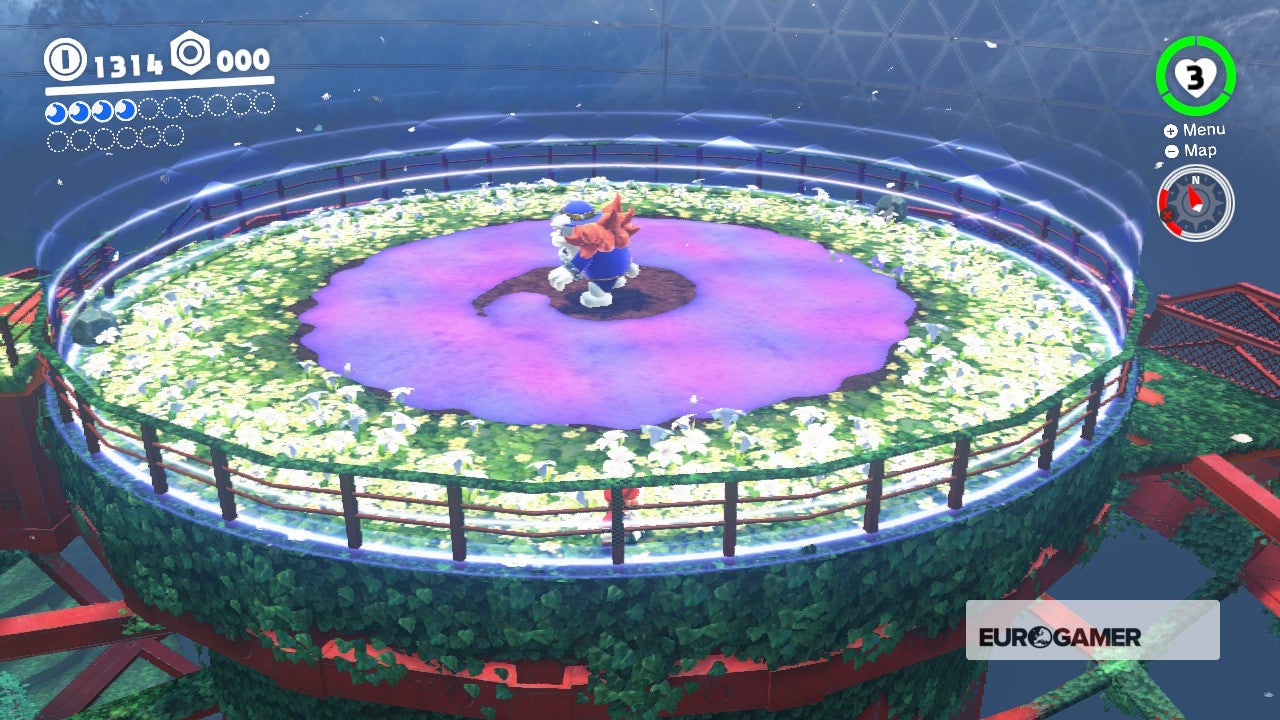1280x720 pixels.
Task: Open the Map option
Action: [x=1198, y=151]
